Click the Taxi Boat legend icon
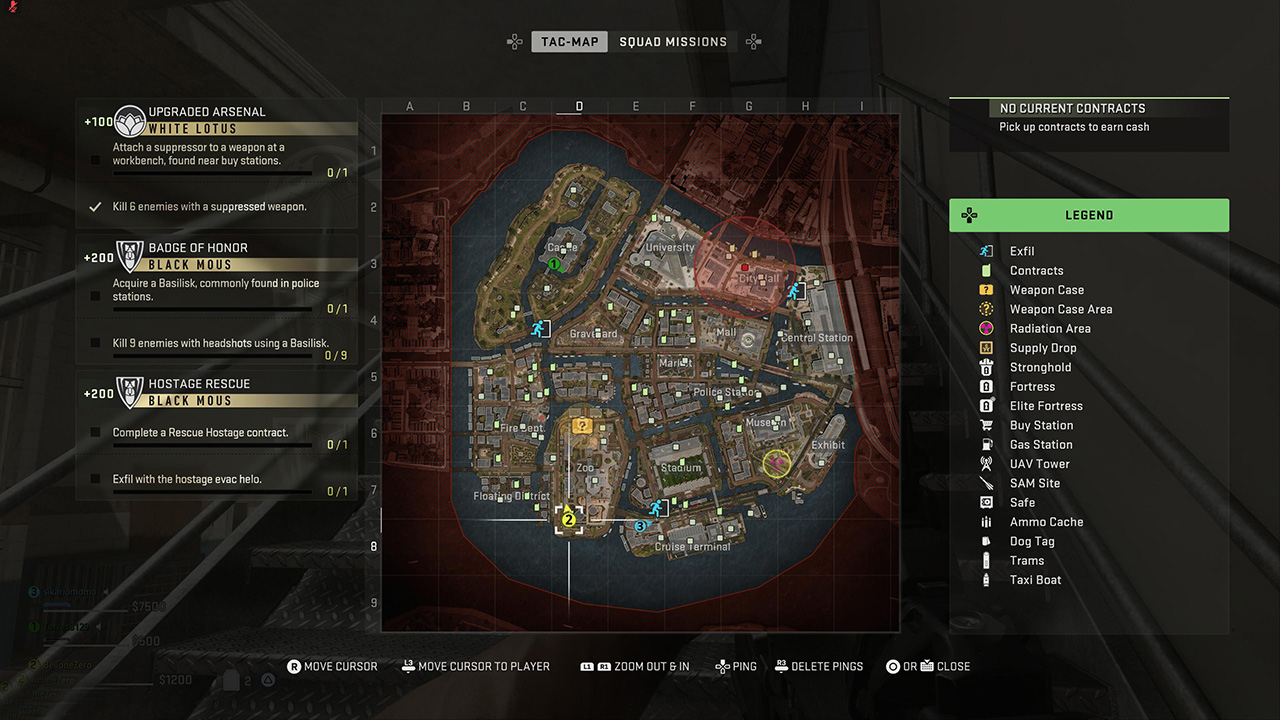1280x720 pixels. (985, 580)
